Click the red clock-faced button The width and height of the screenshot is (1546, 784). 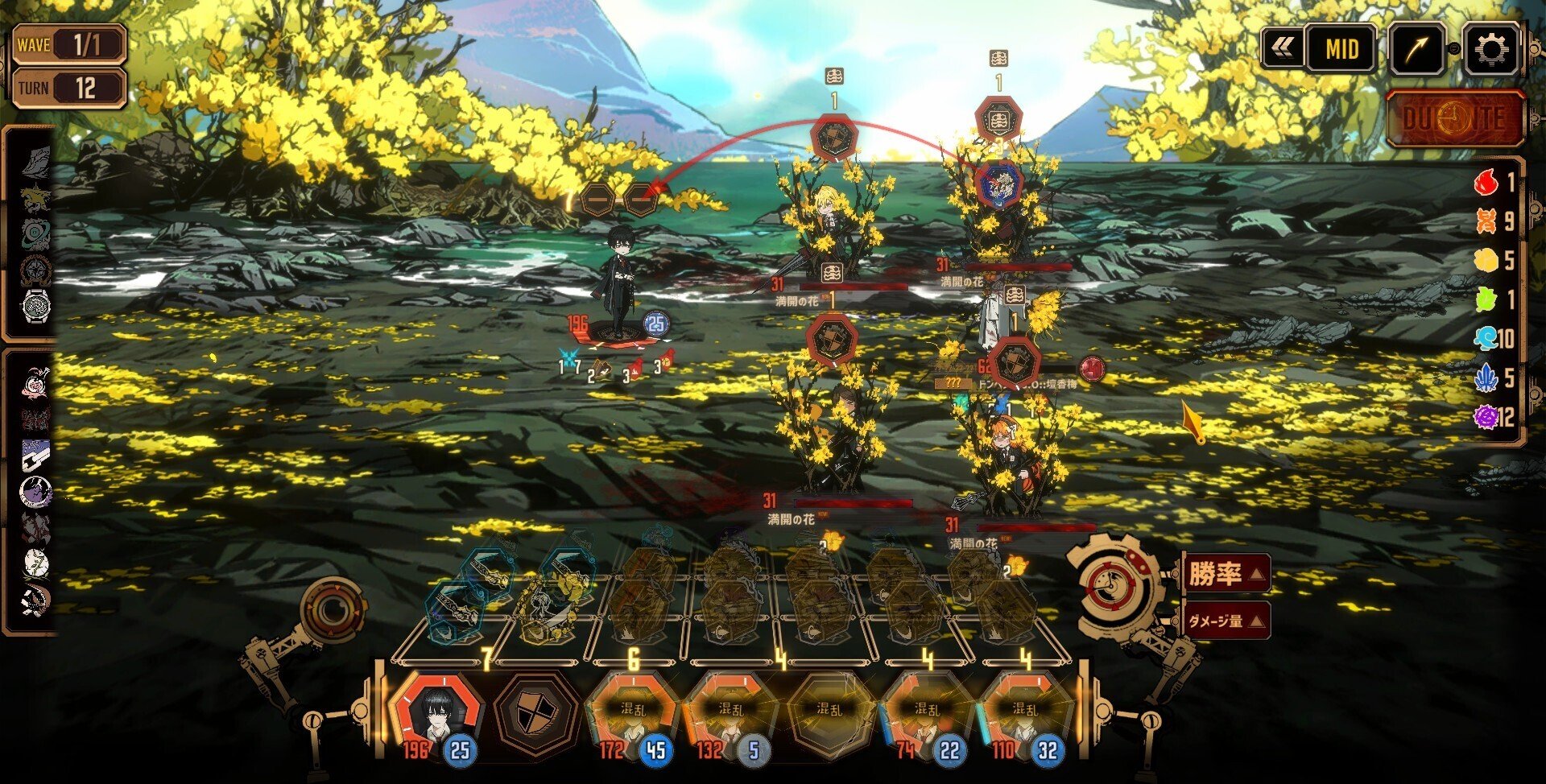coord(1455,118)
